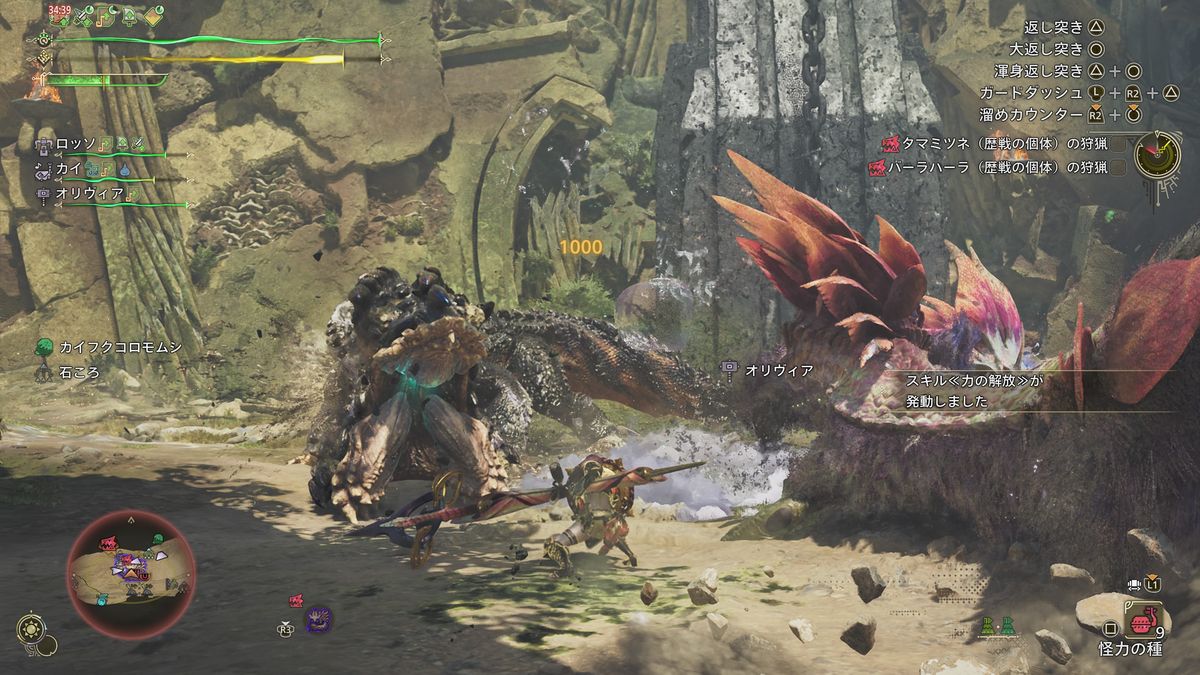Click the カイフクコロモムシ gathering entry
Viewport: 1200px width, 675px height.
[x=110, y=349]
